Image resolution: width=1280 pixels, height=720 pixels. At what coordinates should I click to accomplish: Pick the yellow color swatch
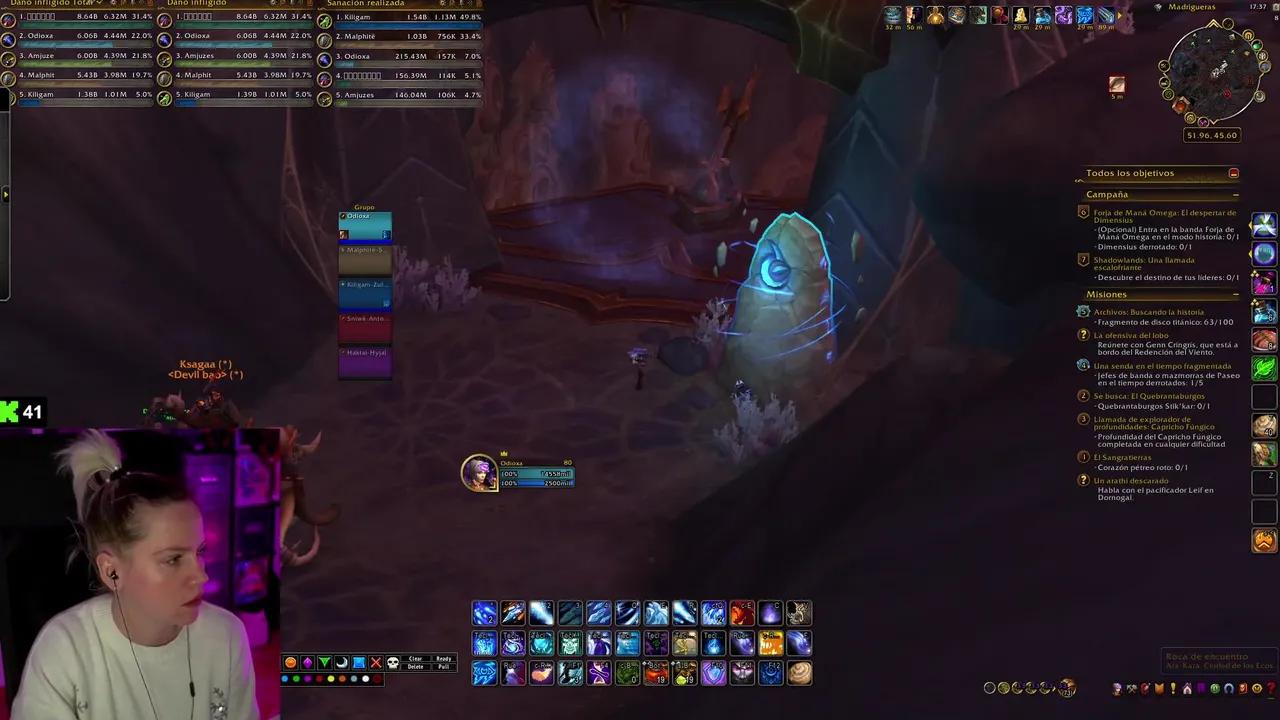tap(332, 678)
